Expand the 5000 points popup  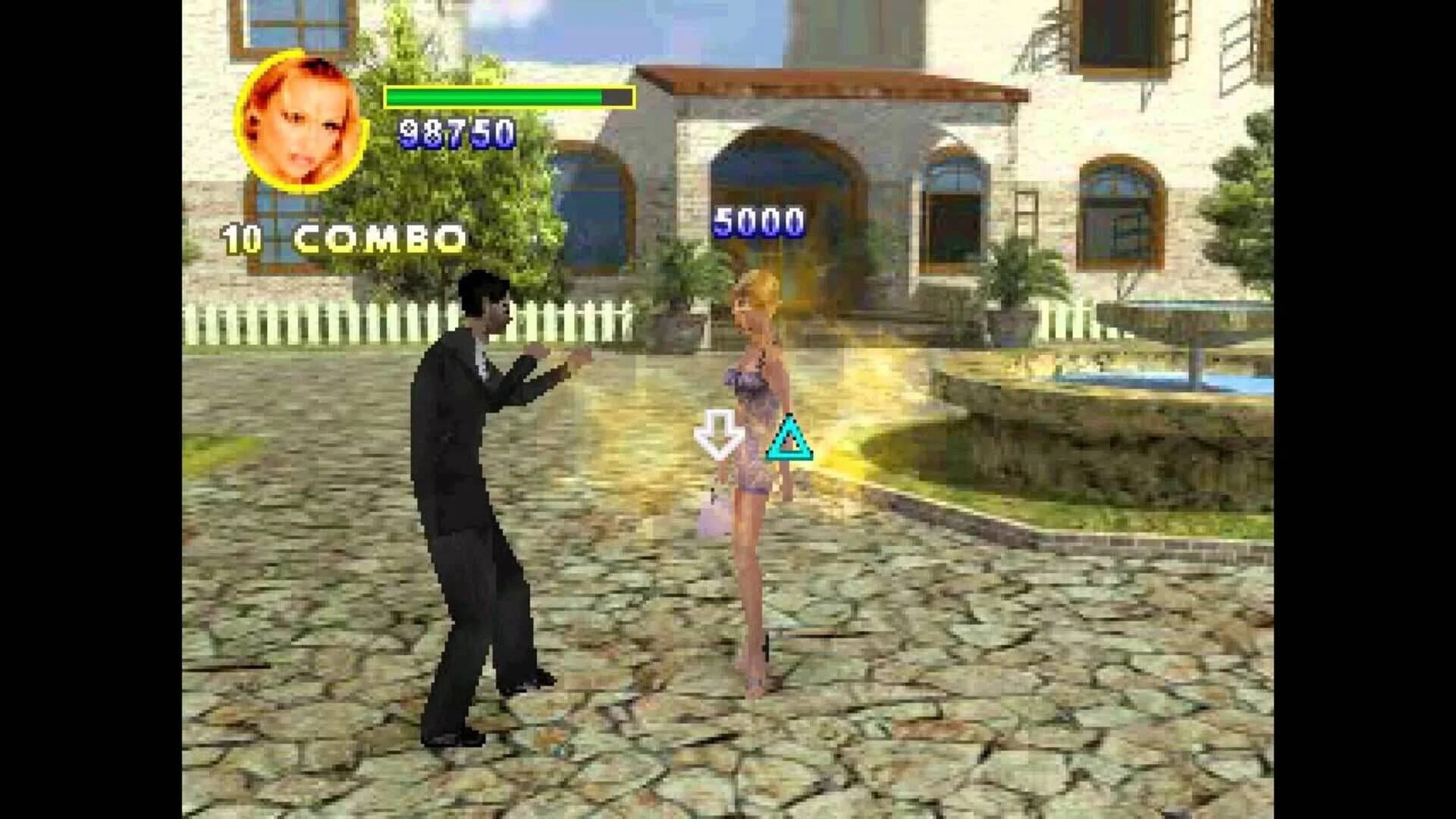point(760,220)
